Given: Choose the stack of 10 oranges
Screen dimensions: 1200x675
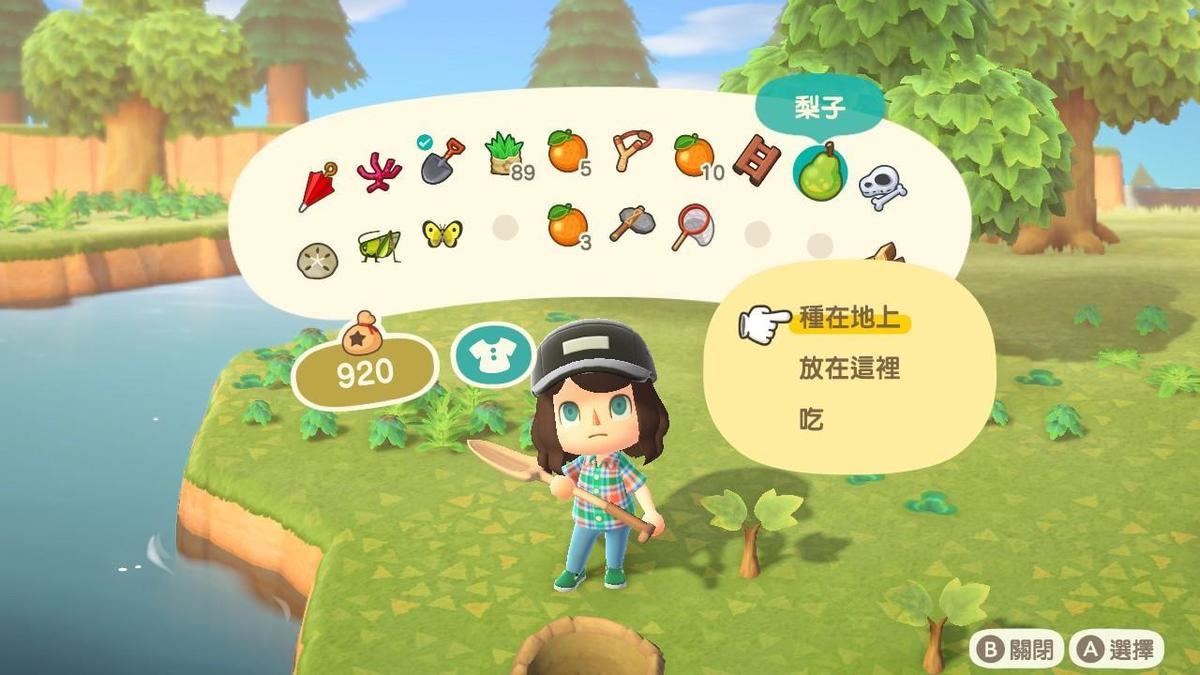Looking at the screenshot, I should point(693,154).
